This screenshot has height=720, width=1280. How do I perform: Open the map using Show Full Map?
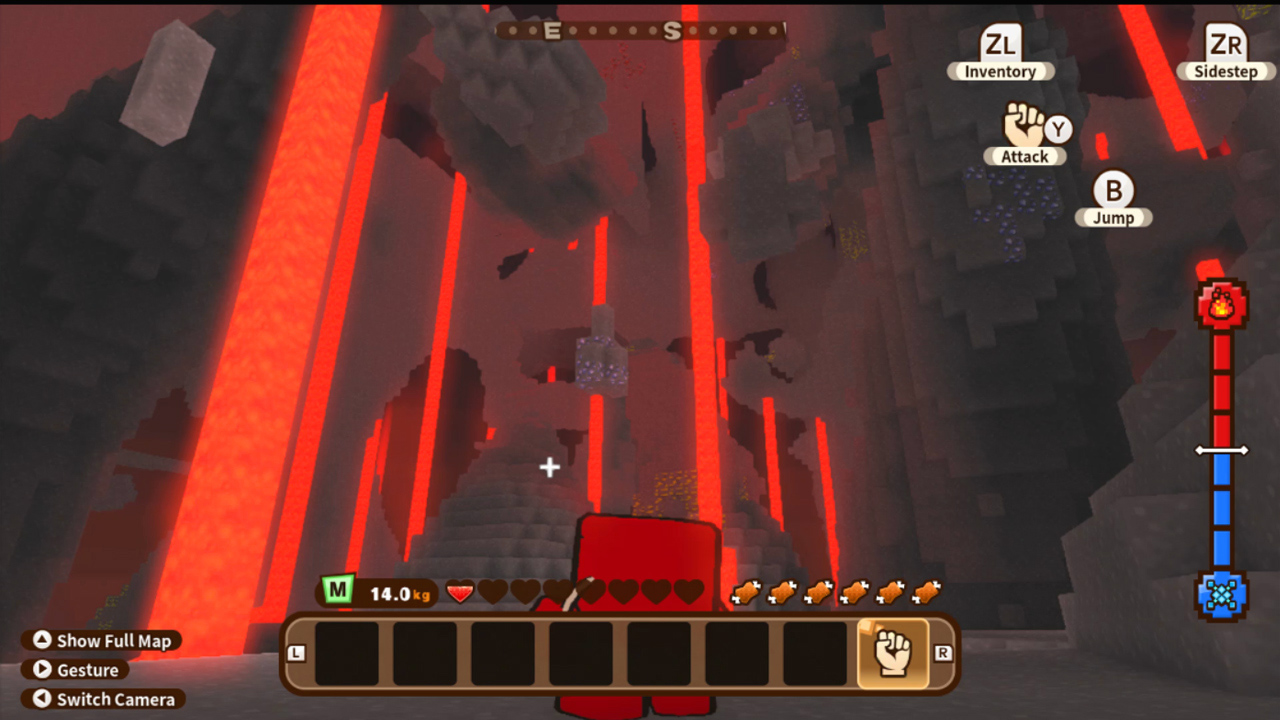(x=100, y=641)
